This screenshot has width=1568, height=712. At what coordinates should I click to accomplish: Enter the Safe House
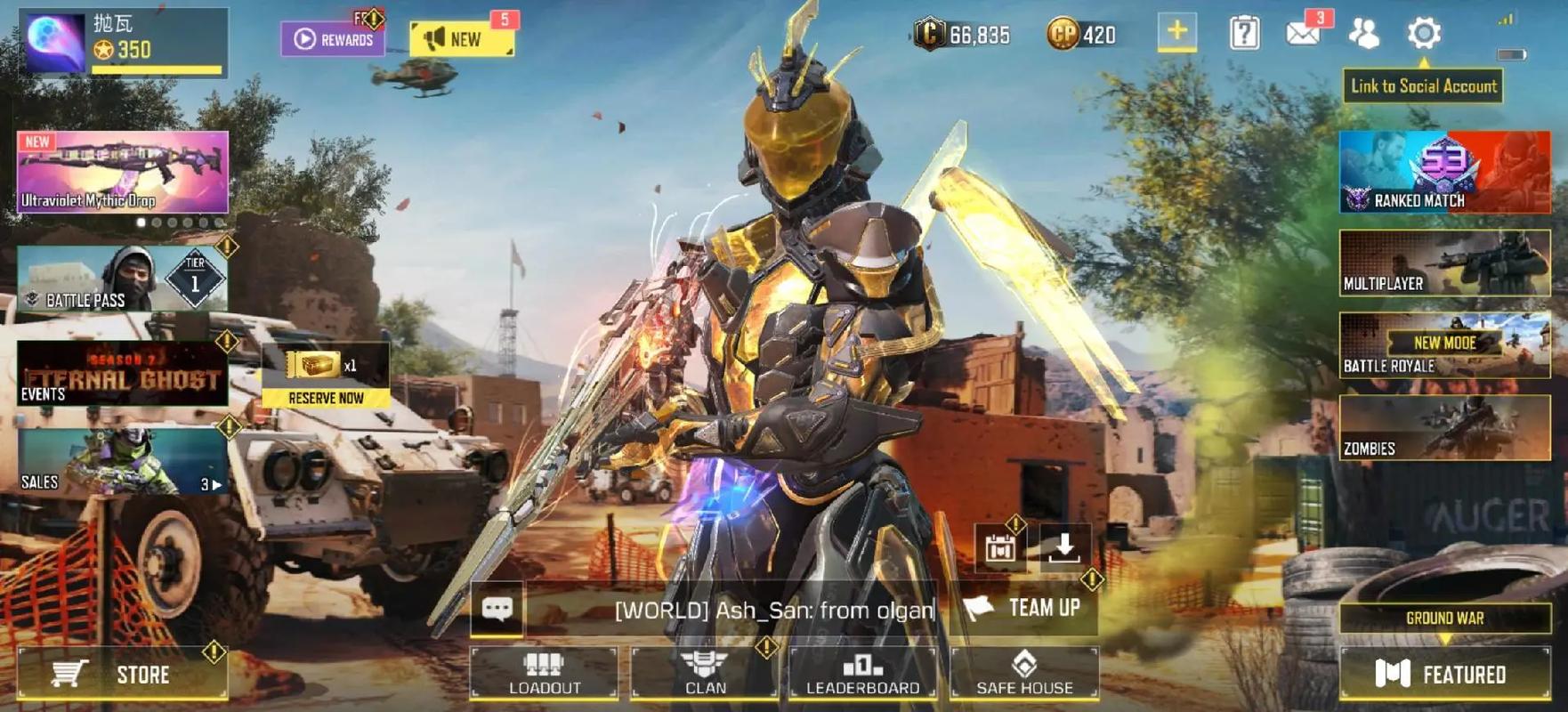point(1024,673)
